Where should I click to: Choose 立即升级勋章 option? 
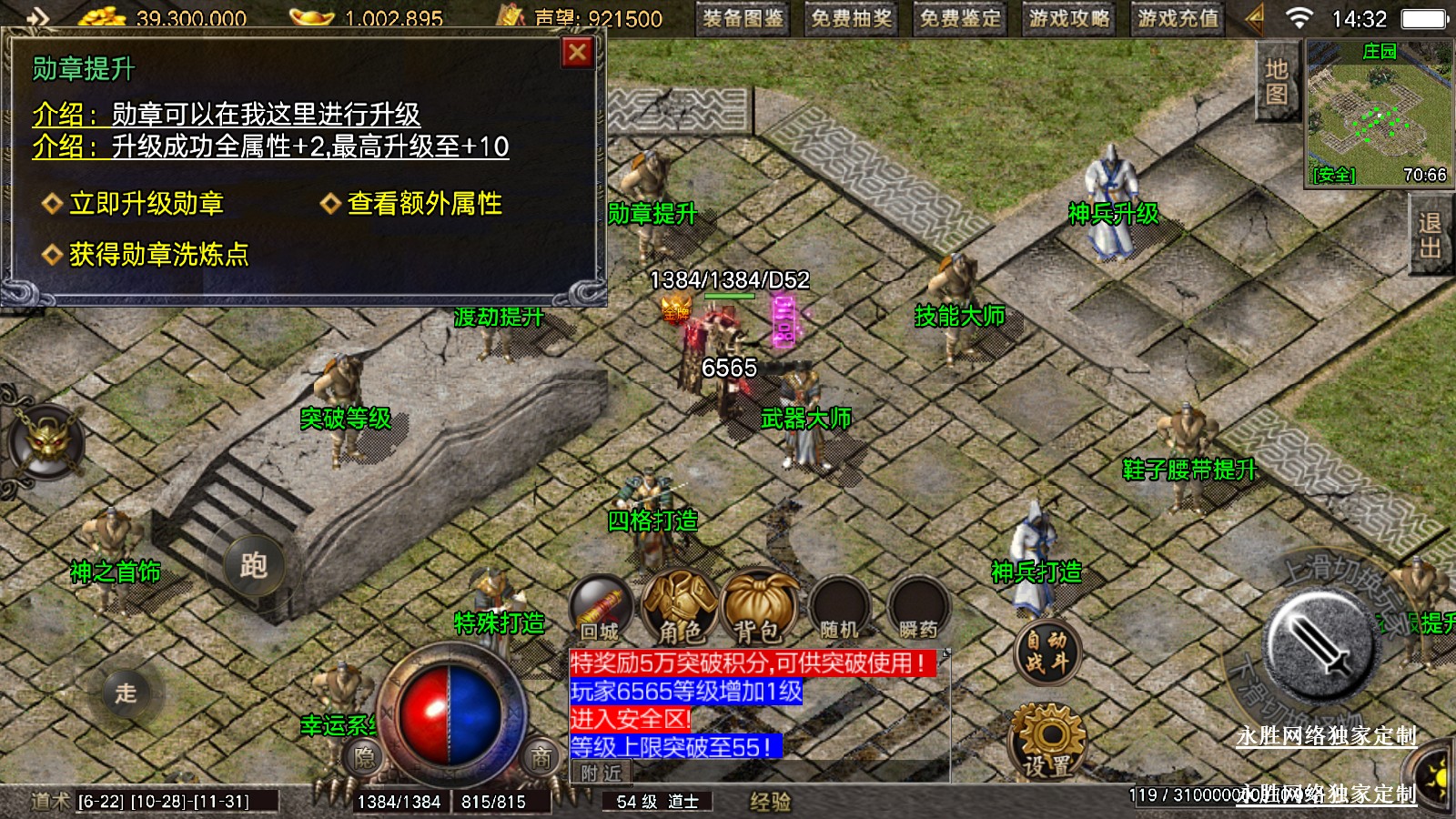pyautogui.click(x=146, y=204)
